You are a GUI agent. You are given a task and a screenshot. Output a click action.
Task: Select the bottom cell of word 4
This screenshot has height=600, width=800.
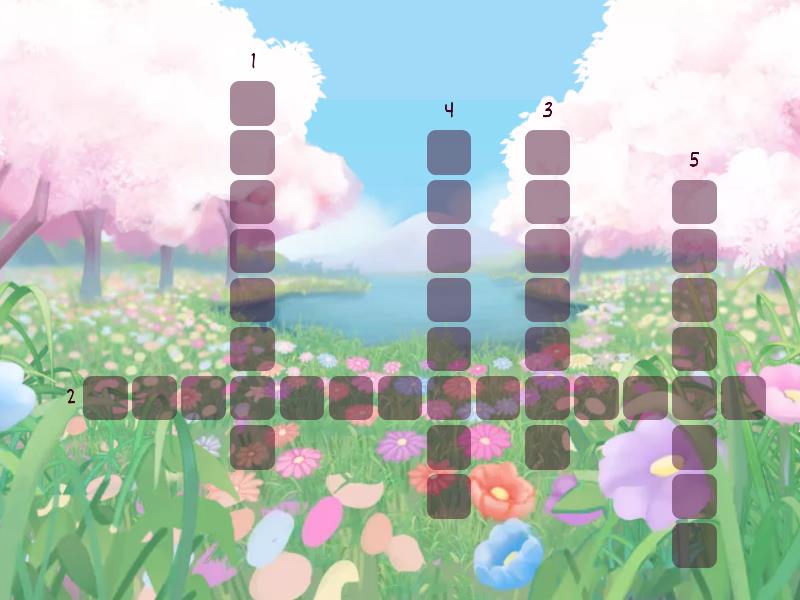(449, 495)
